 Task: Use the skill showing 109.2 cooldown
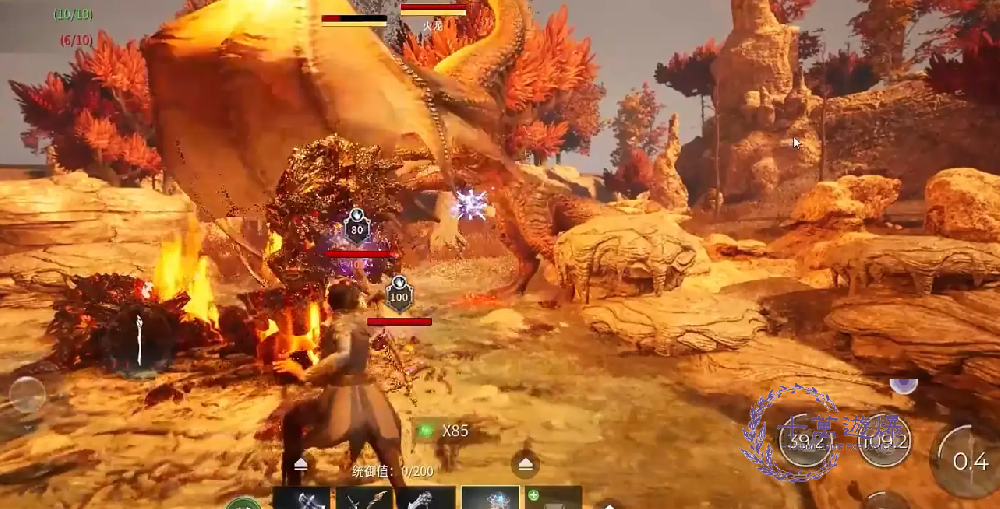[884, 440]
